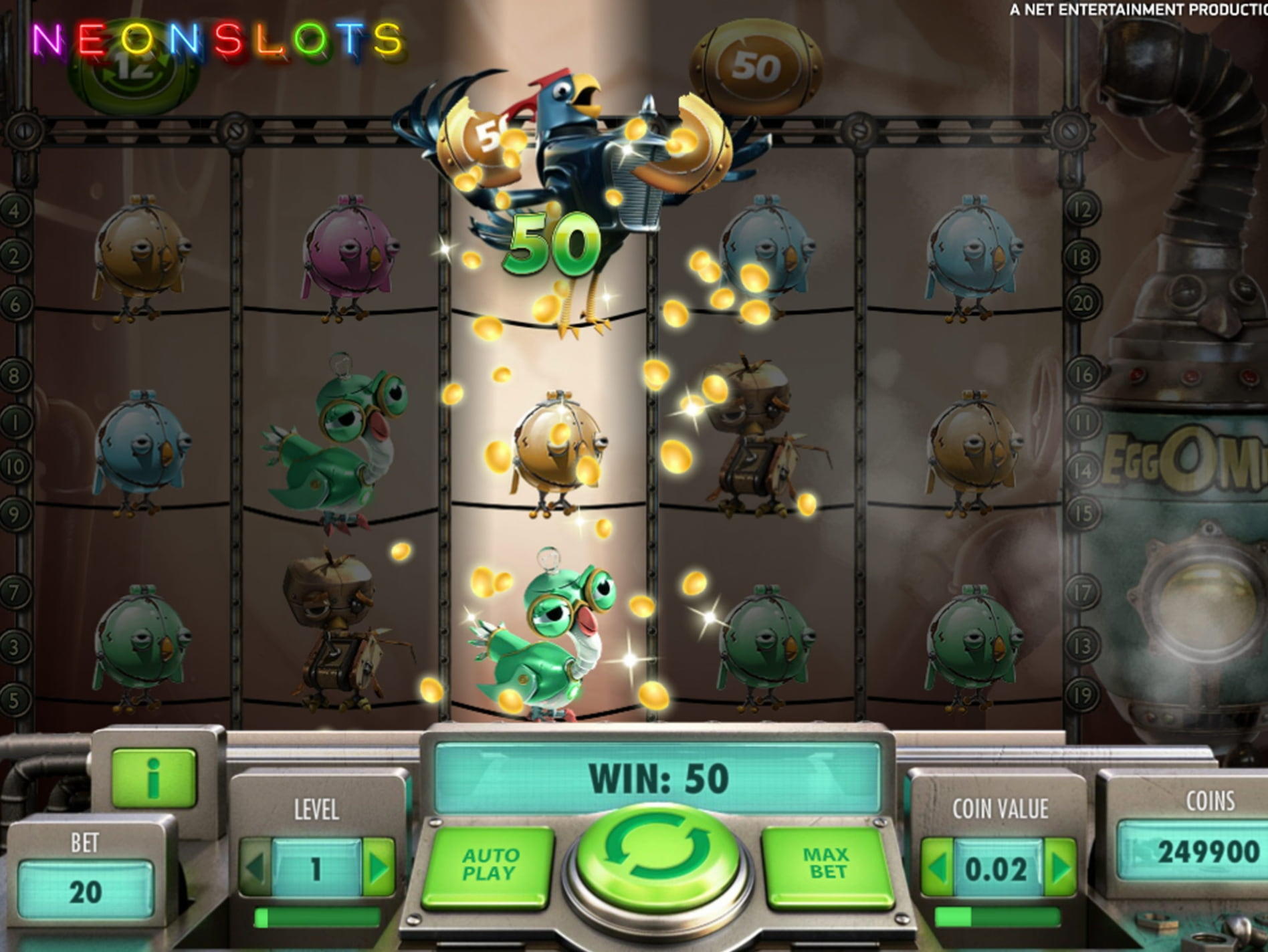
Task: Activate the Max Bet button
Action: point(827,864)
